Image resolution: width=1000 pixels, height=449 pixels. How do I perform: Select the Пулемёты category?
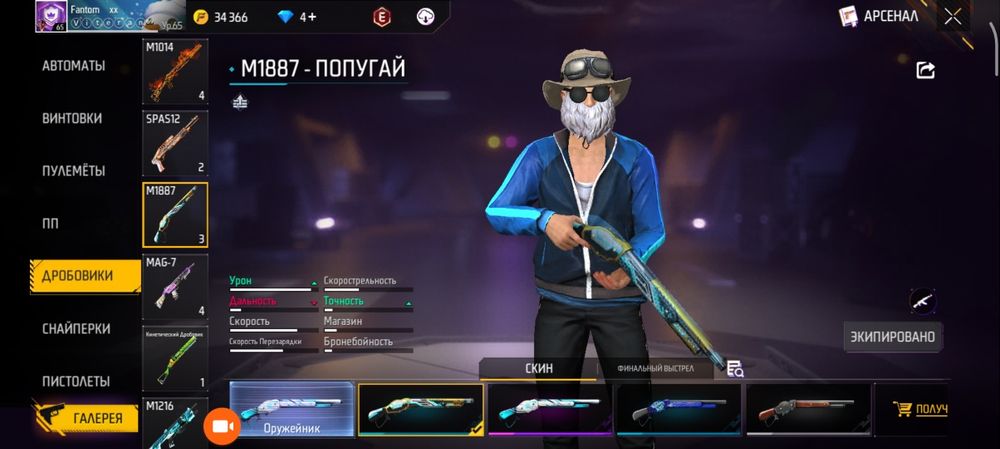point(73,171)
